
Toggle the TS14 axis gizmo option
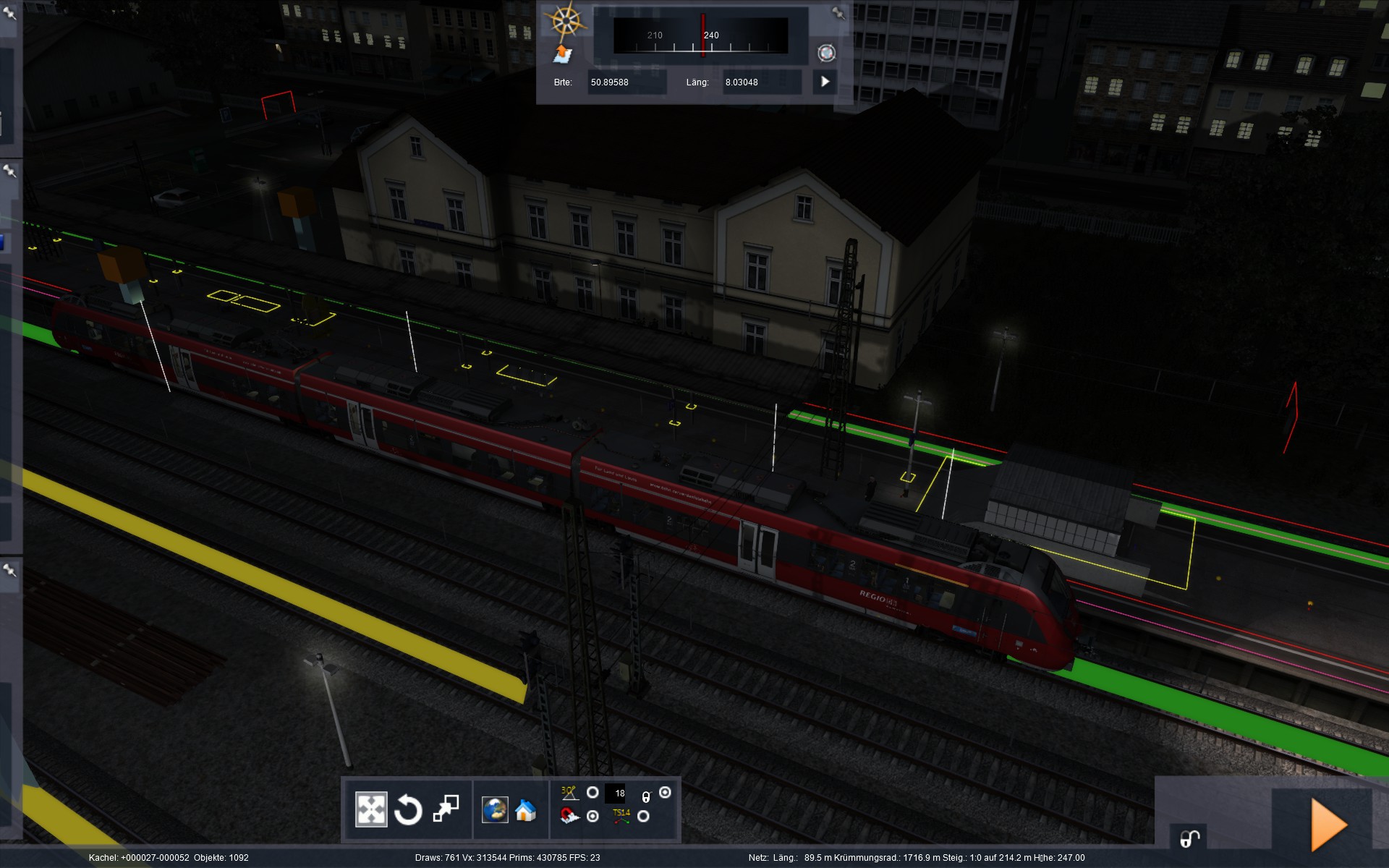tap(643, 817)
